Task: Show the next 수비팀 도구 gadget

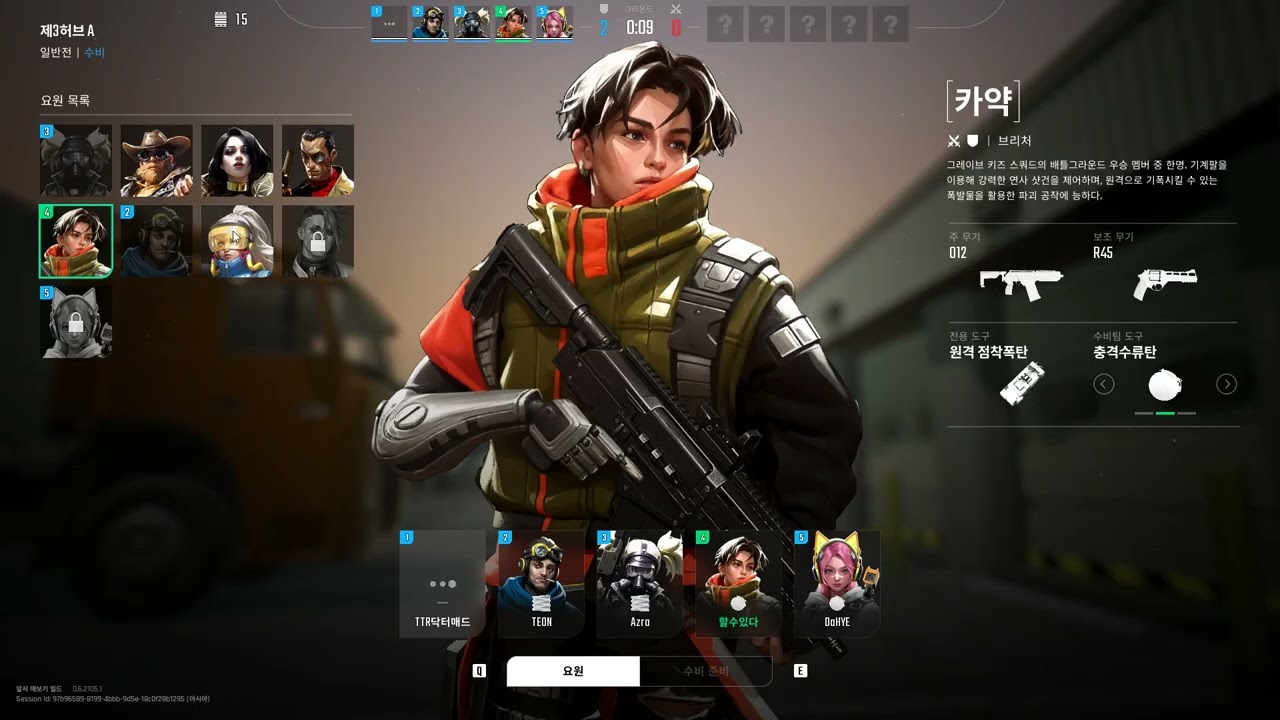Action: pyautogui.click(x=1226, y=384)
